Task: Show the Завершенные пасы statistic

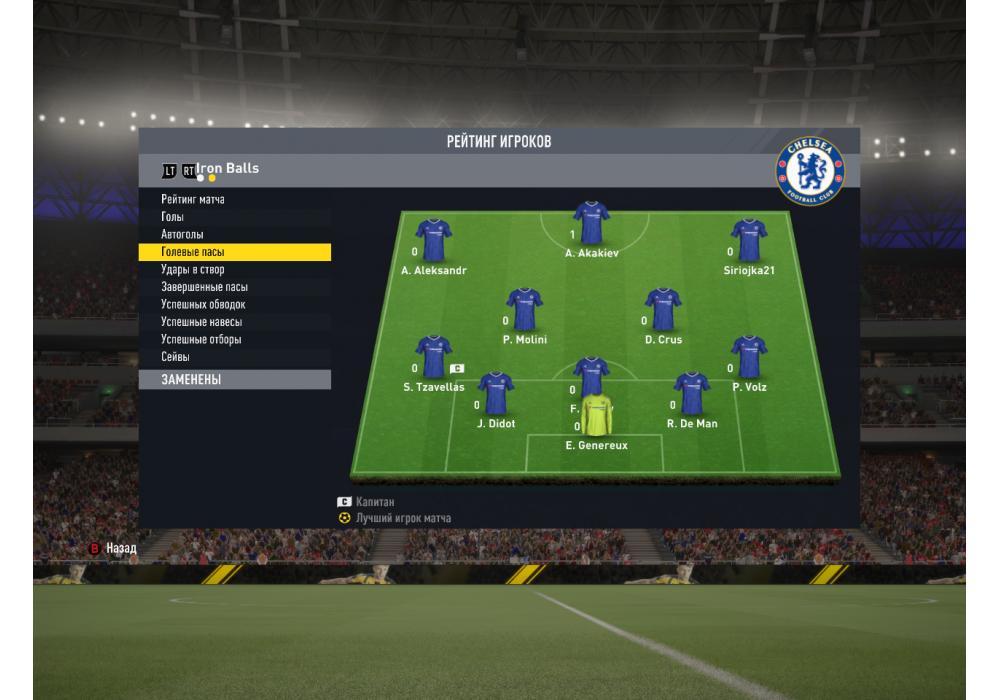Action: [x=204, y=287]
